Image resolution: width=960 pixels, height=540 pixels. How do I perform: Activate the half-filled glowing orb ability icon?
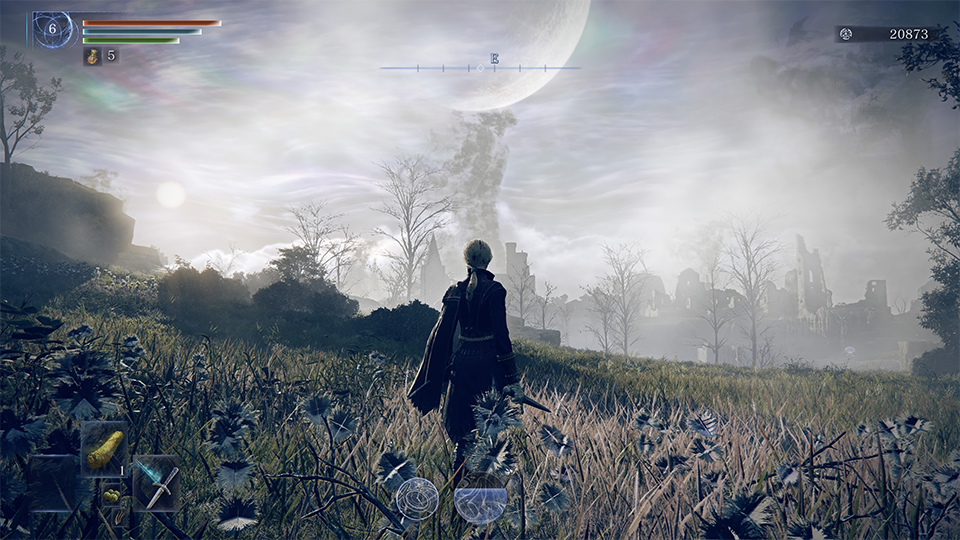click(480, 502)
